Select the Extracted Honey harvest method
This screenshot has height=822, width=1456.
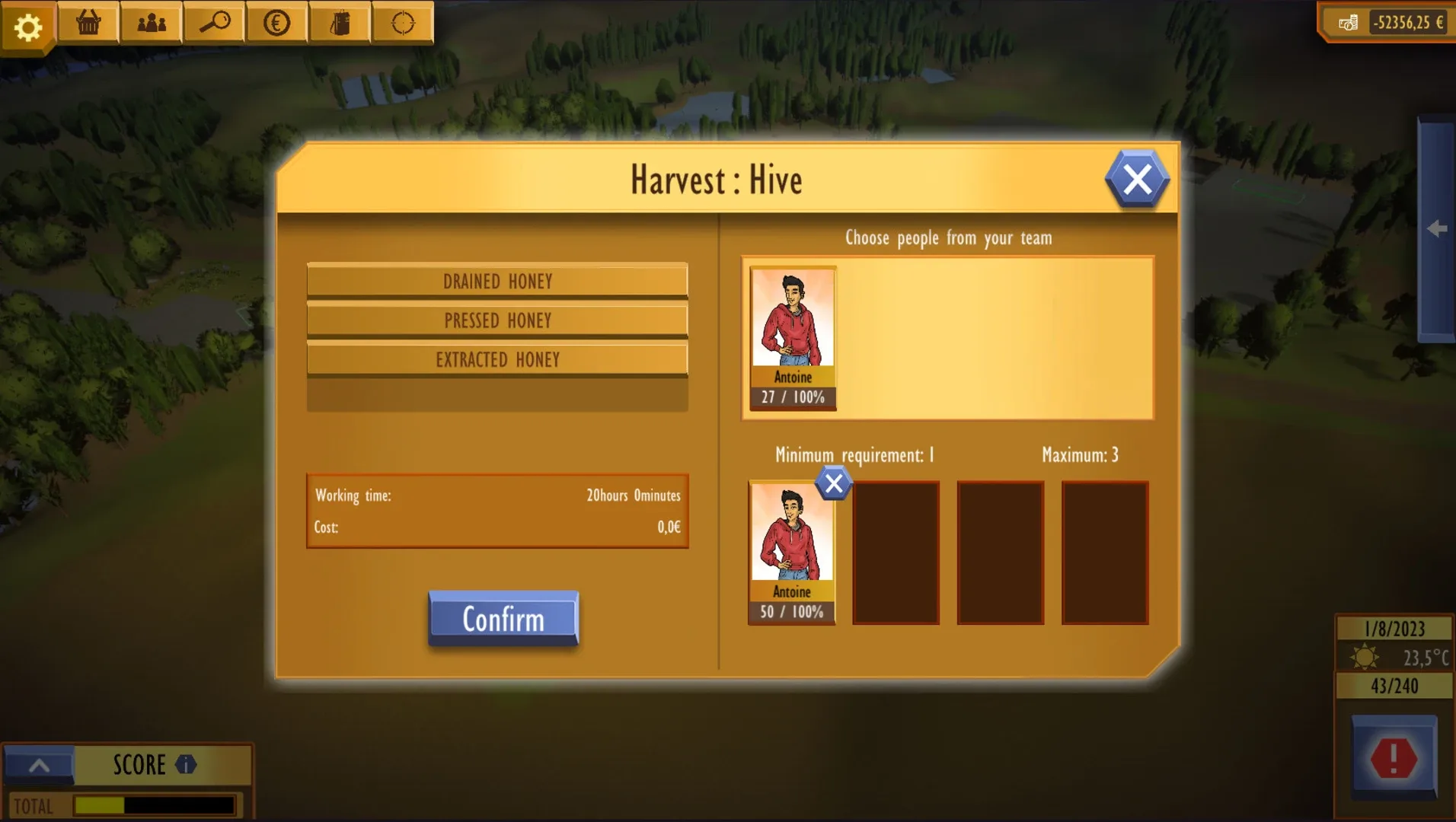[497, 359]
